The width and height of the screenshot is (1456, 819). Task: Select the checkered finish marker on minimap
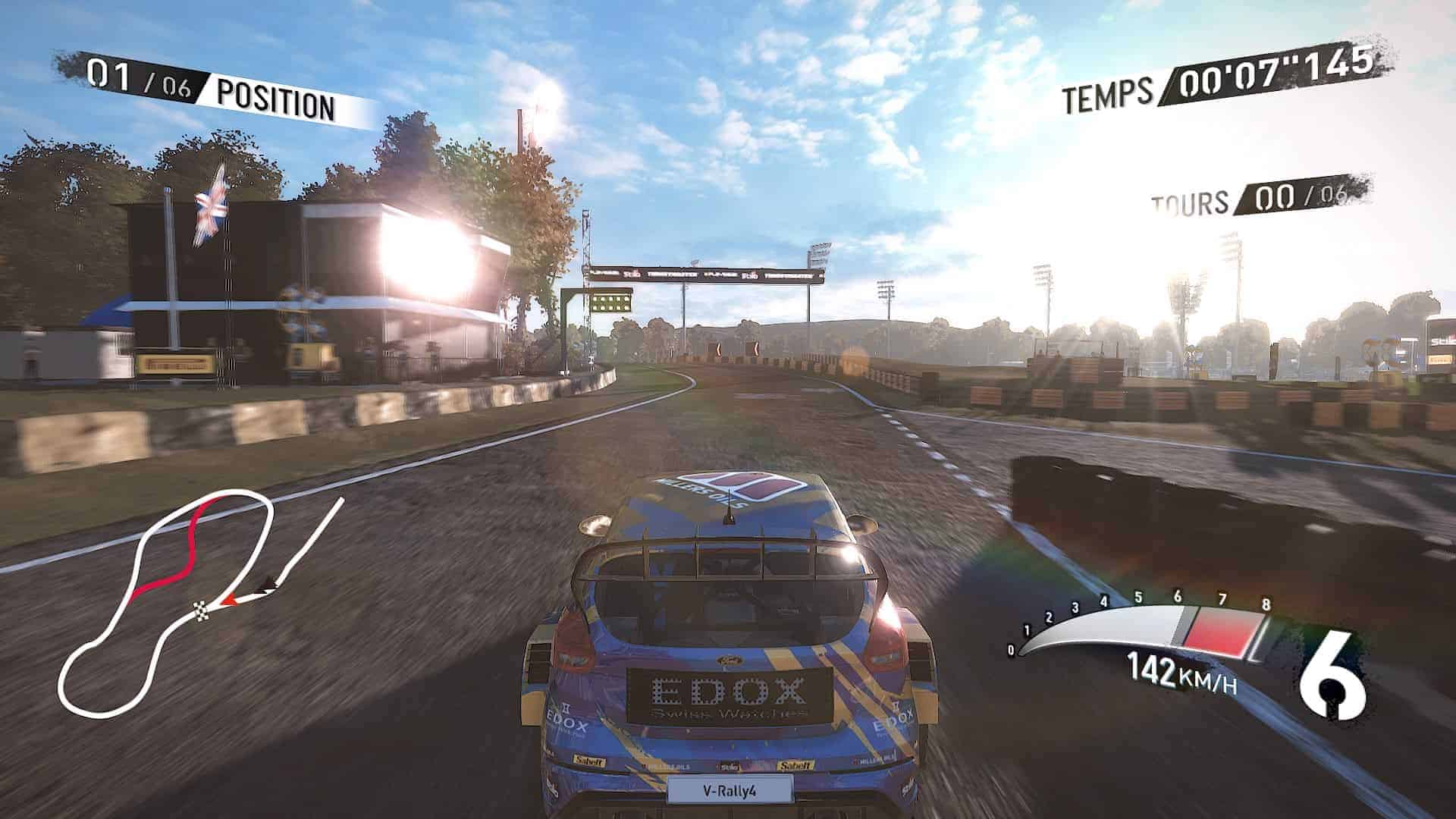coord(201,607)
